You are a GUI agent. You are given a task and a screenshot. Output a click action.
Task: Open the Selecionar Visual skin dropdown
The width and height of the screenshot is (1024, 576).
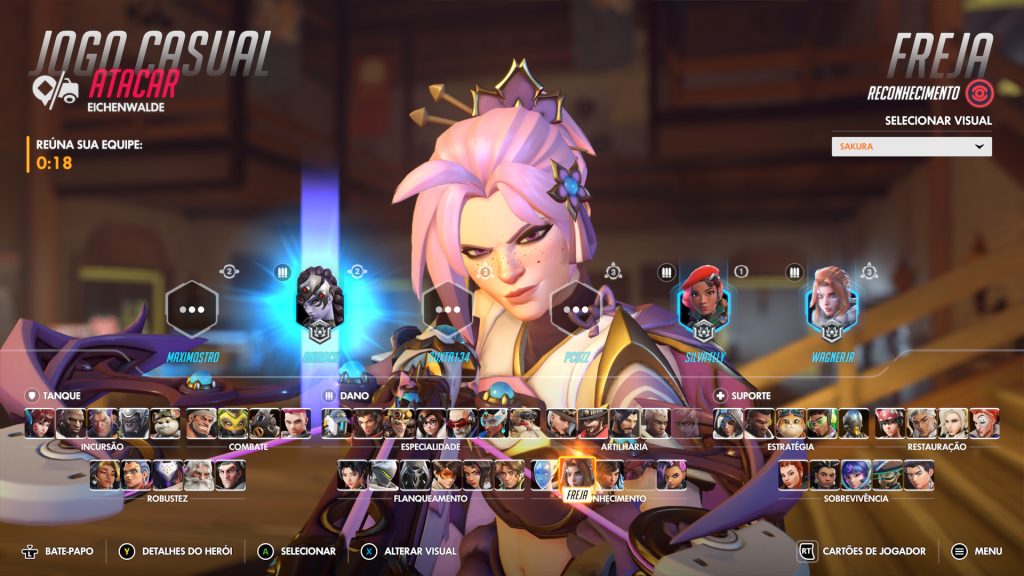[911, 146]
